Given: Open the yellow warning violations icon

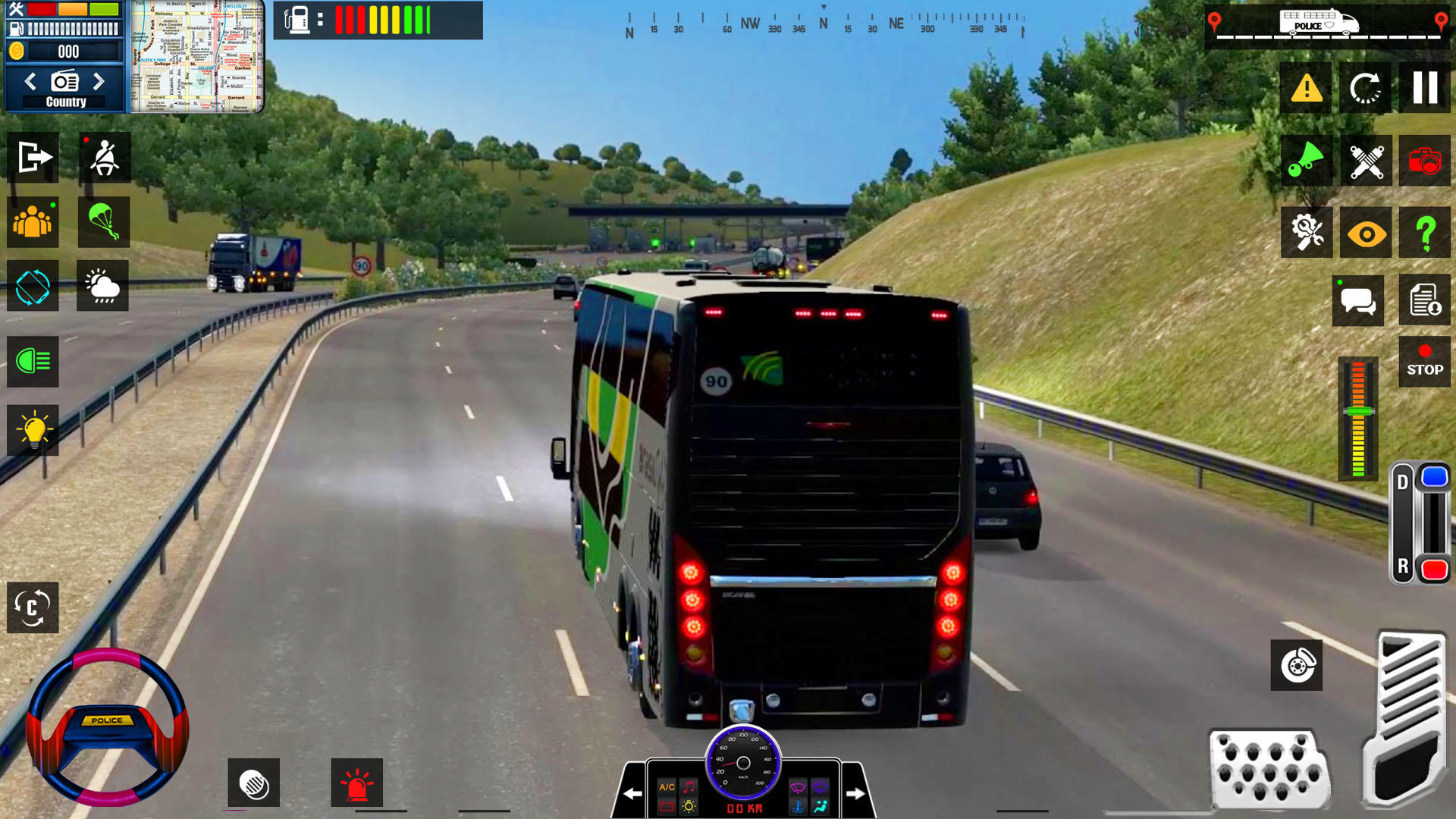Looking at the screenshot, I should click(1305, 88).
